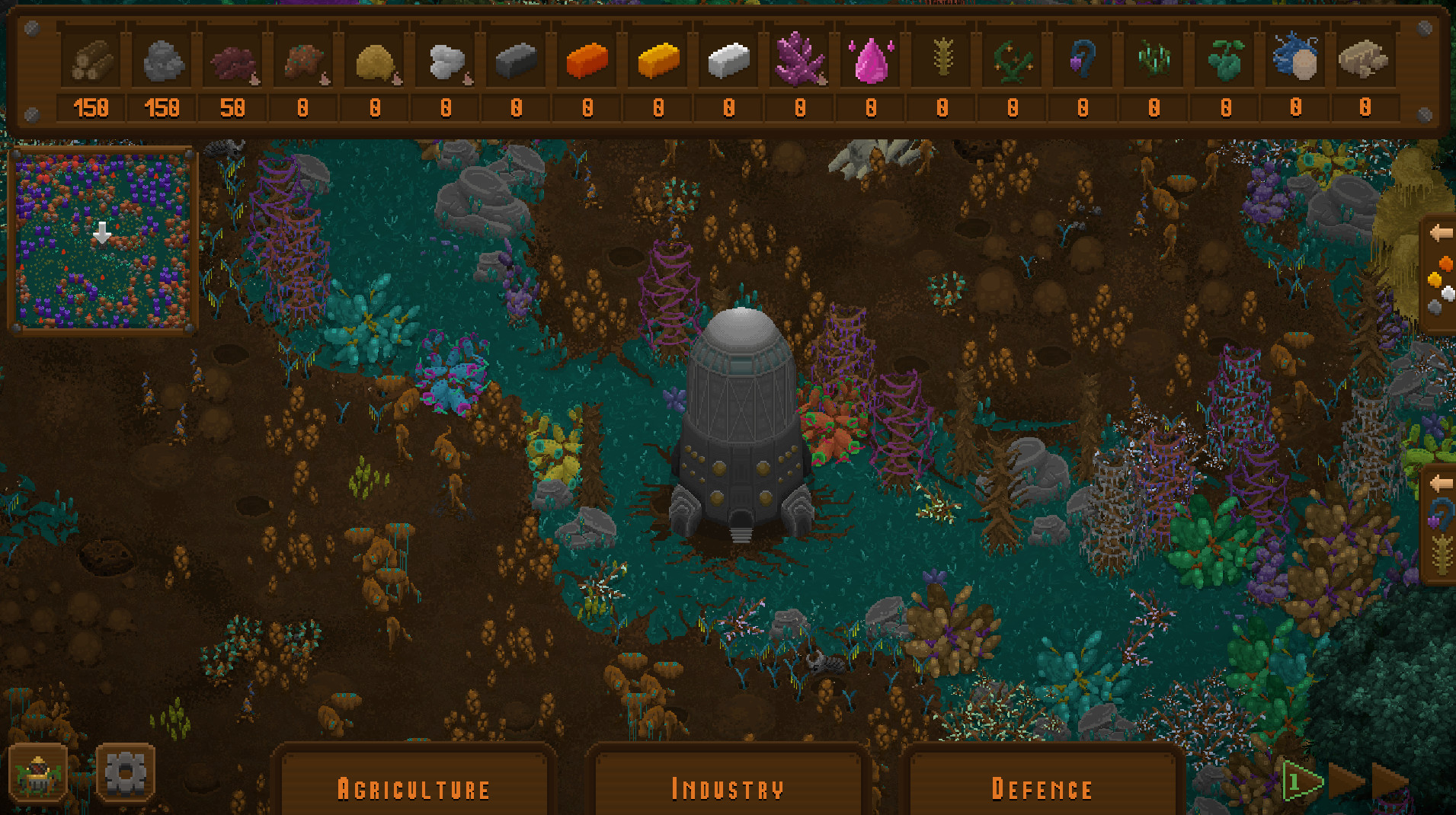1456x815 pixels.
Task: Toggle the gray ore icon in right panel
Action: [1436, 305]
